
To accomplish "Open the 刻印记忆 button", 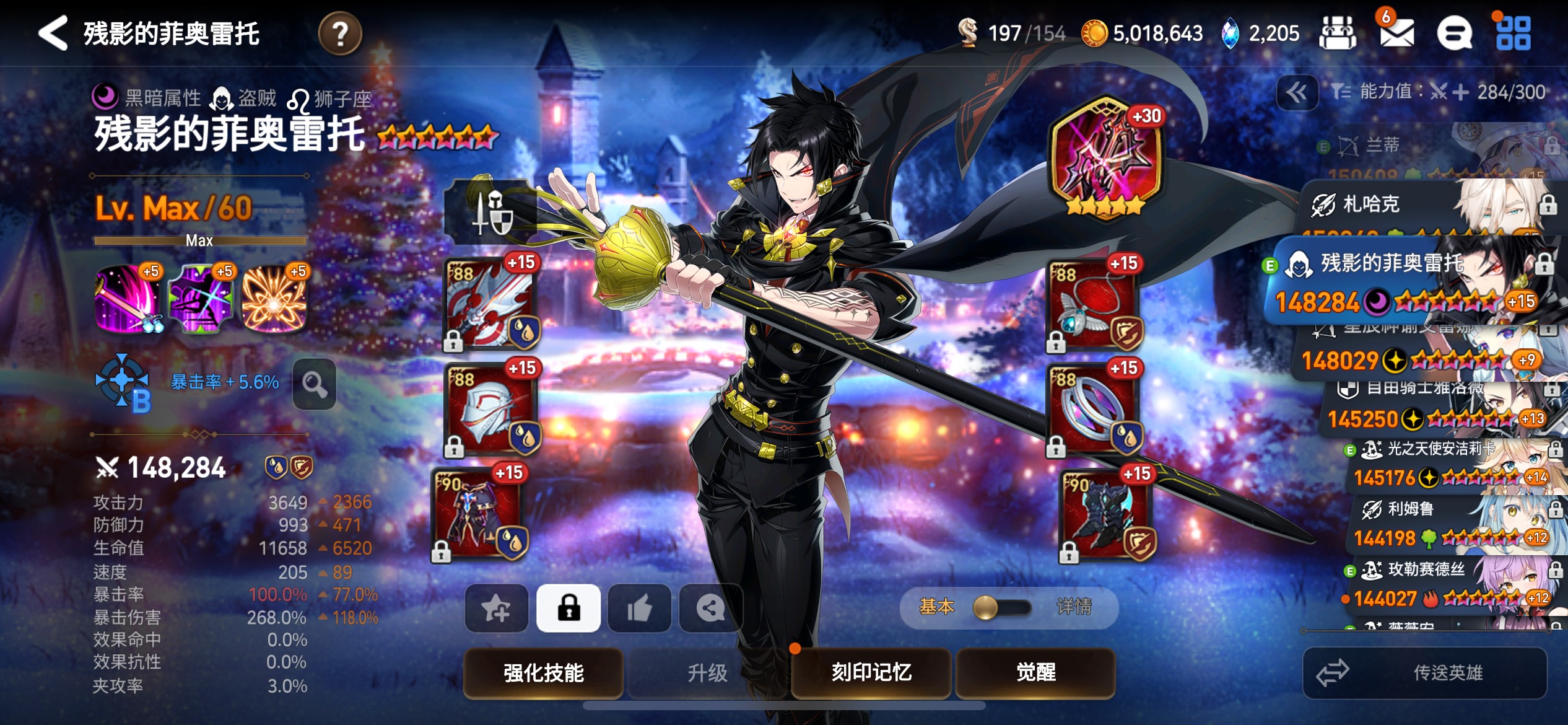I will click(871, 672).
